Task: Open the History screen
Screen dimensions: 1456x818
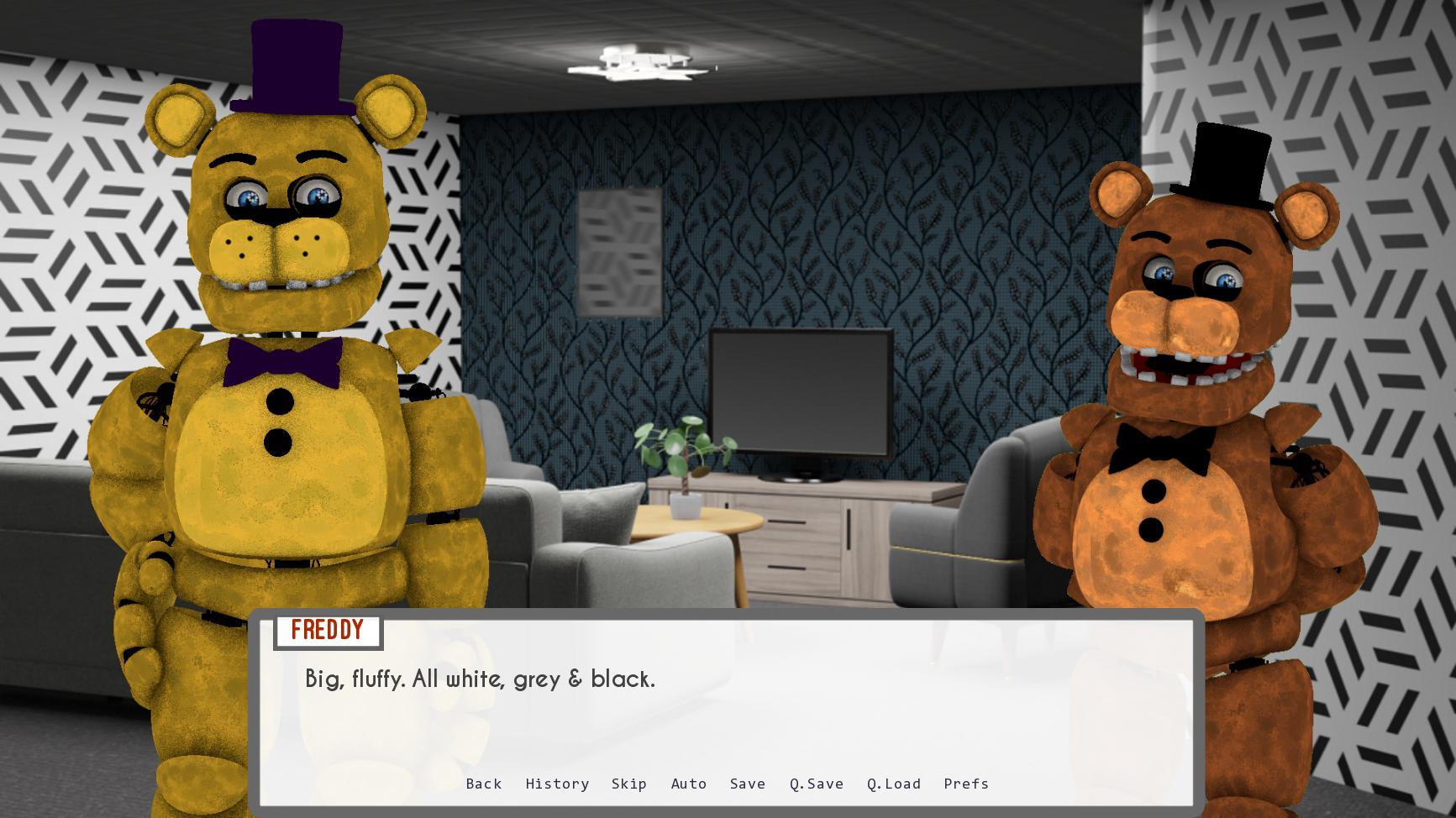Action: pos(557,784)
